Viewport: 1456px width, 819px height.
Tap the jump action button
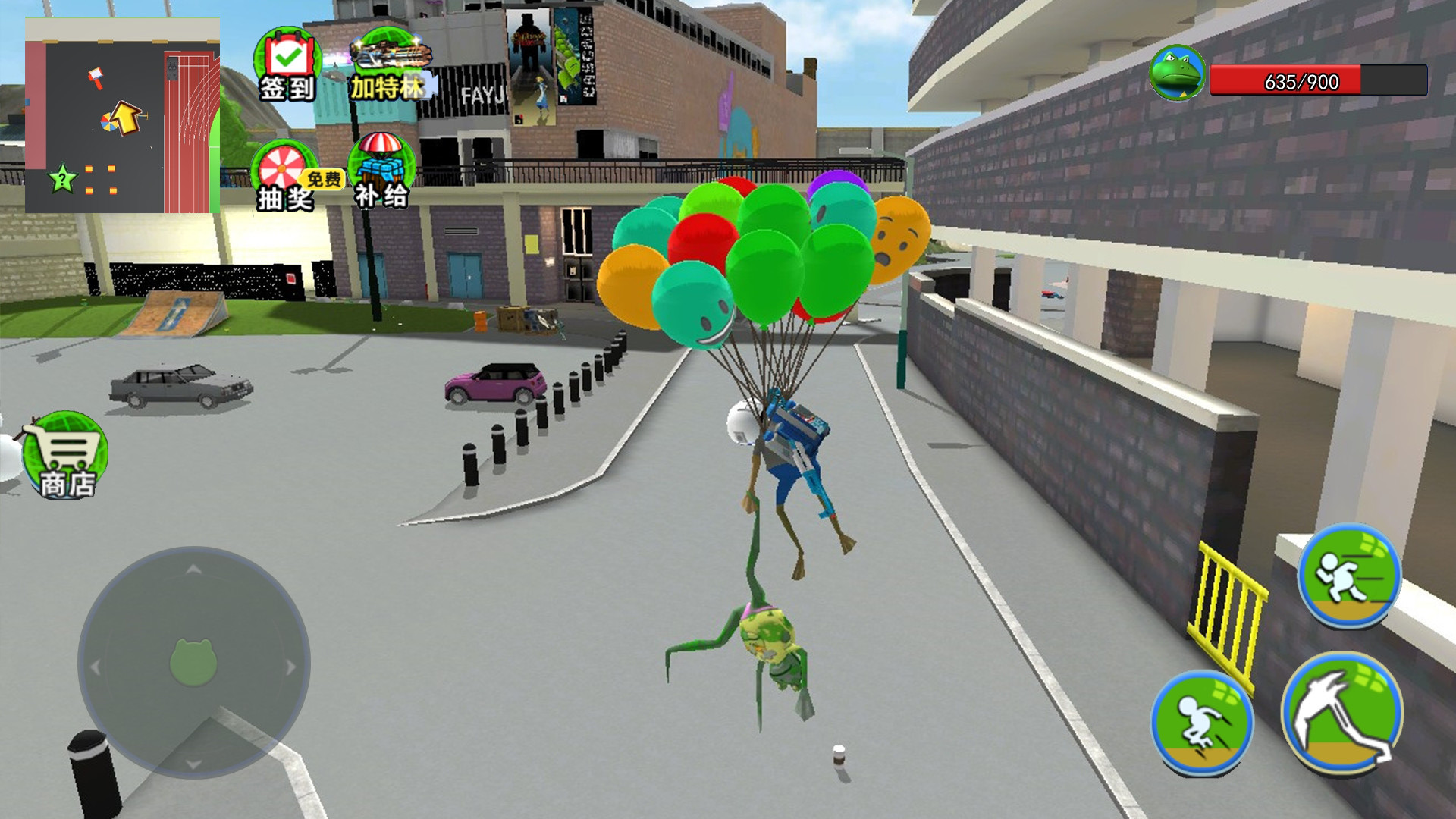[x=1202, y=722]
